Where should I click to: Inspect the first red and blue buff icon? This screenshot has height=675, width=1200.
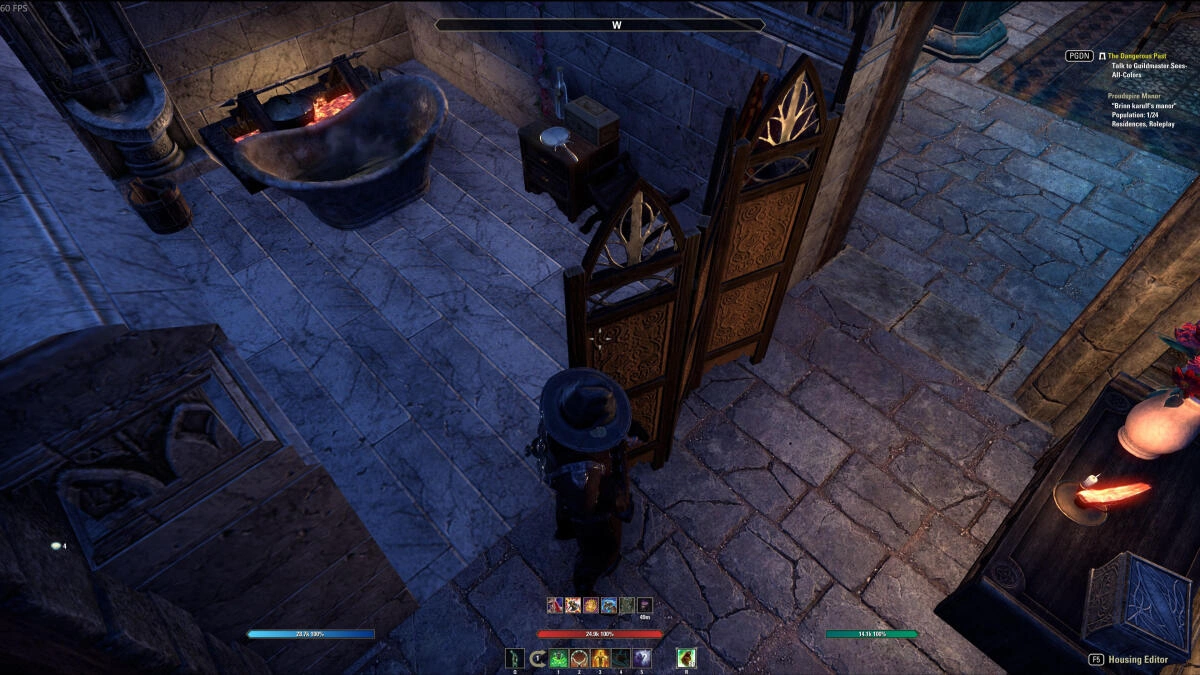pos(555,605)
